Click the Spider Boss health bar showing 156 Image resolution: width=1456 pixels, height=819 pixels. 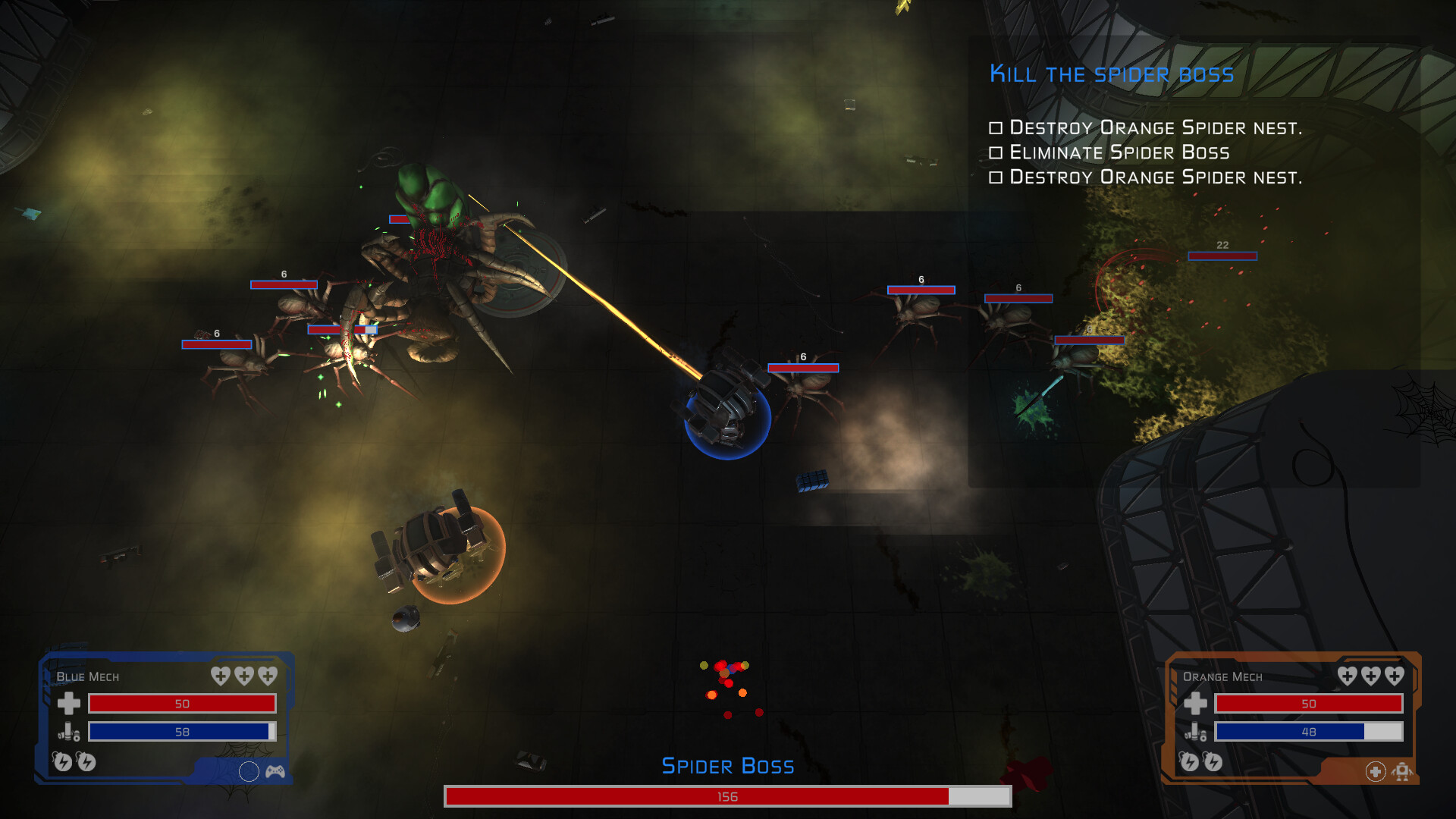click(x=726, y=797)
